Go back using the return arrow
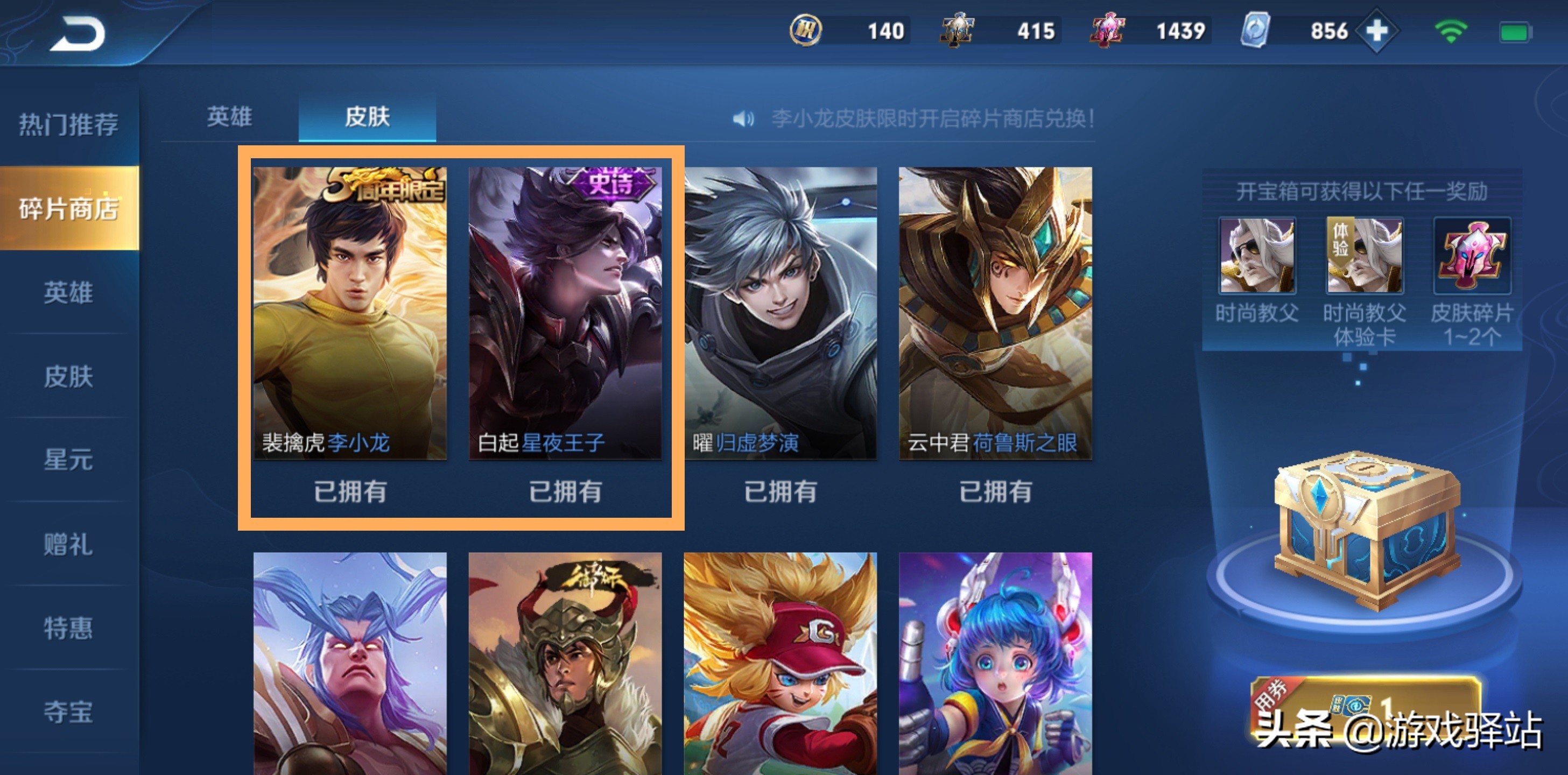 (78, 34)
